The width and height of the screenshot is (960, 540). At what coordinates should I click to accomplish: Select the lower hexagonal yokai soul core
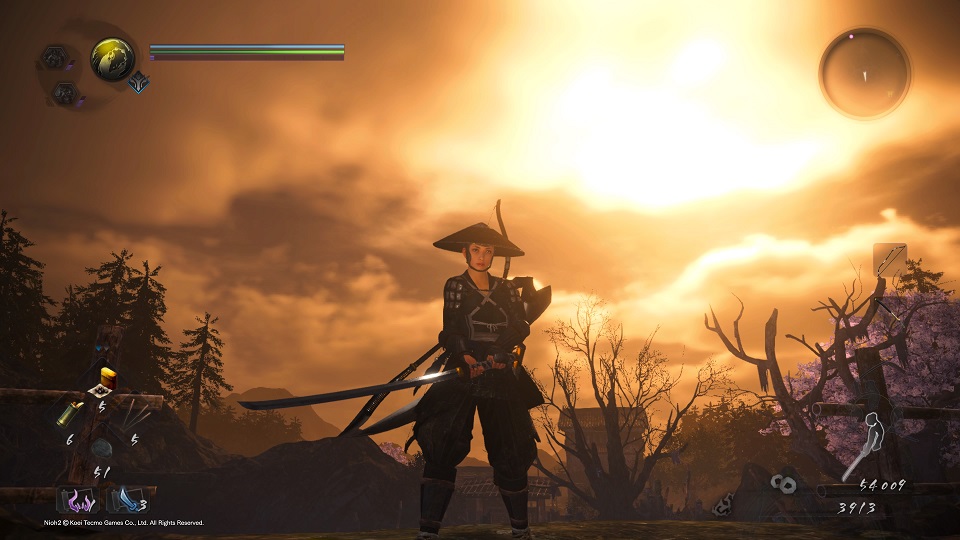[64, 94]
